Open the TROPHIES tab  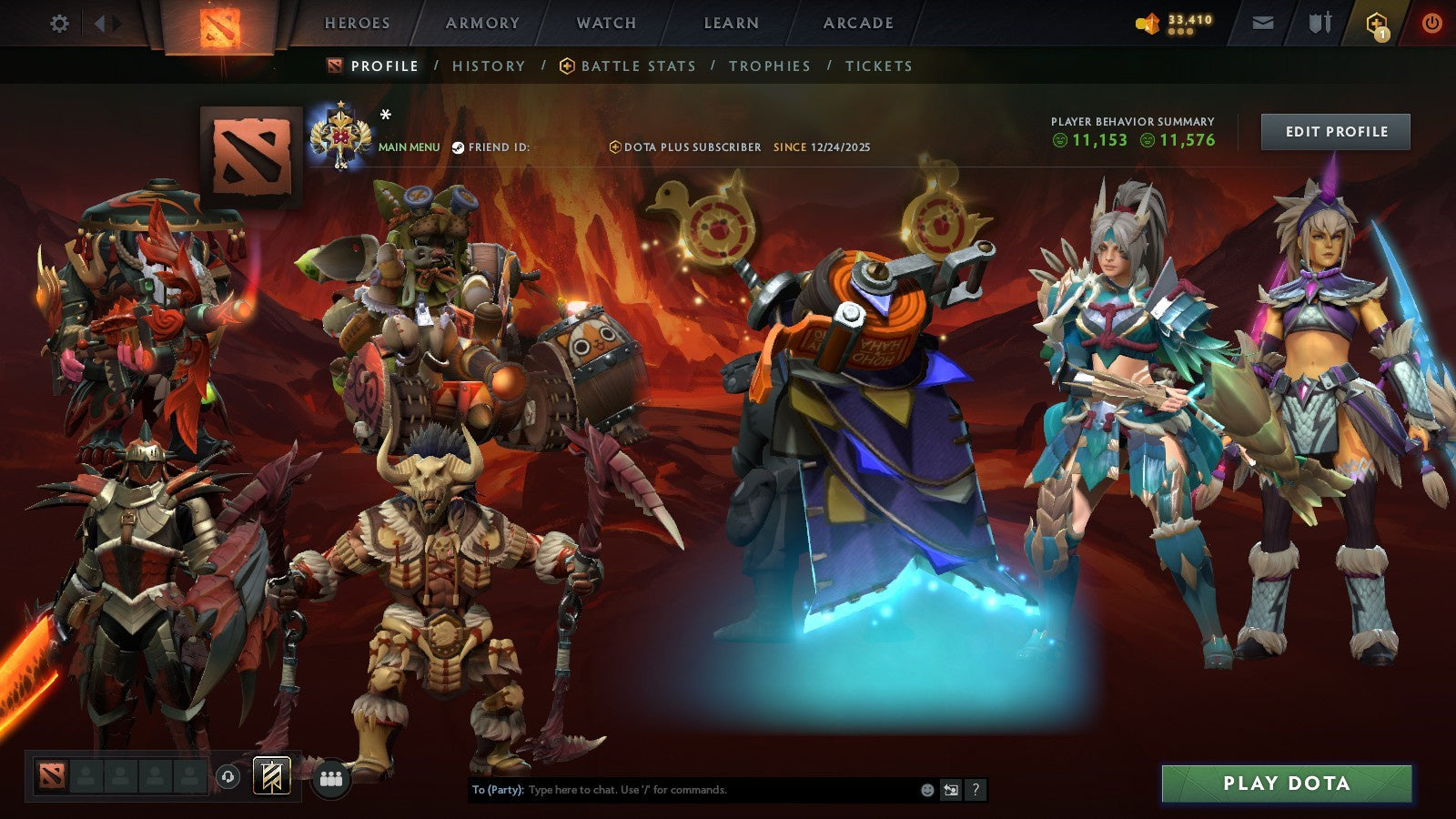click(x=769, y=66)
